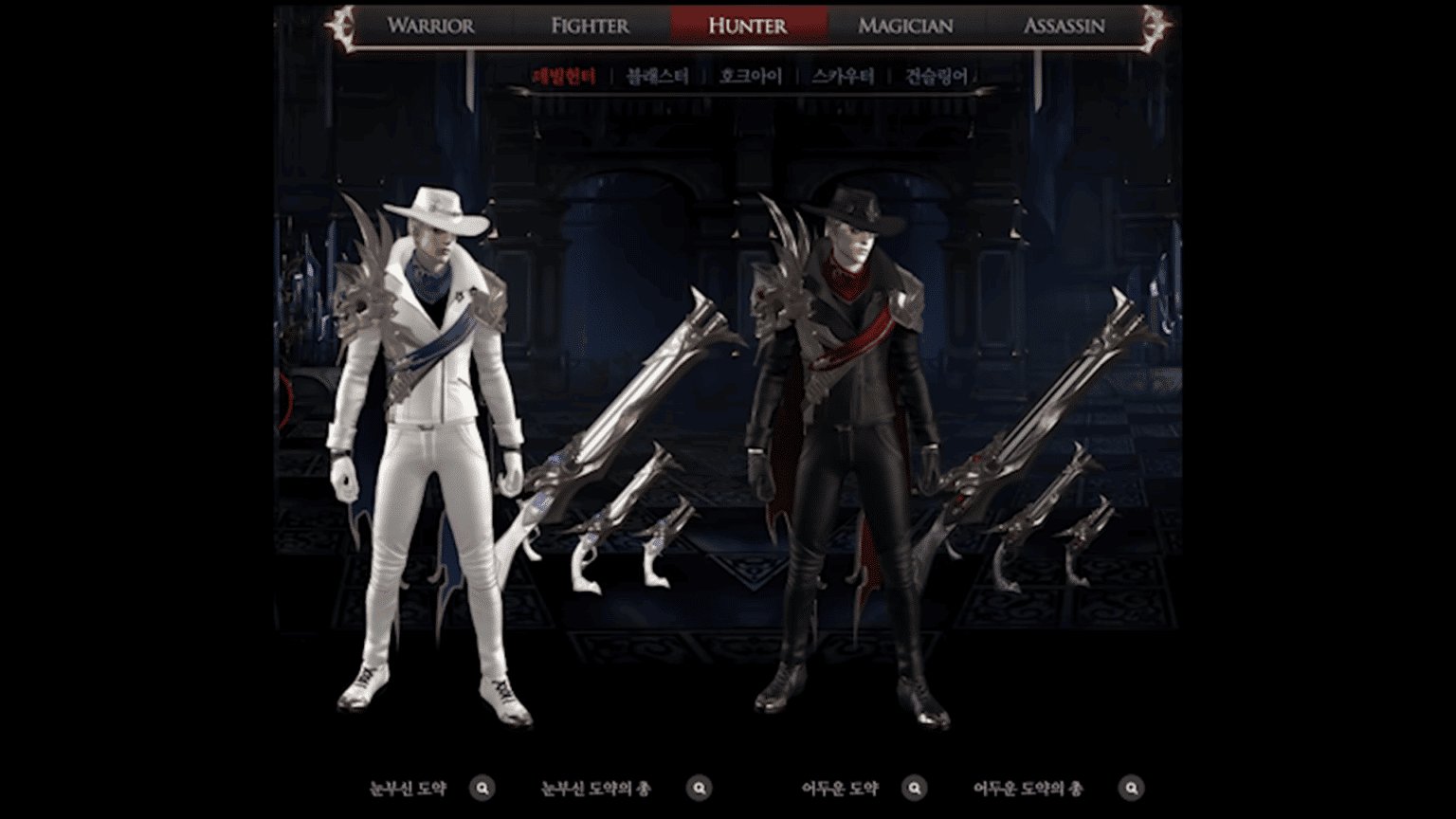Click the magnifier beside 눈부신 도약
The height and width of the screenshot is (819, 1456).
click(482, 788)
